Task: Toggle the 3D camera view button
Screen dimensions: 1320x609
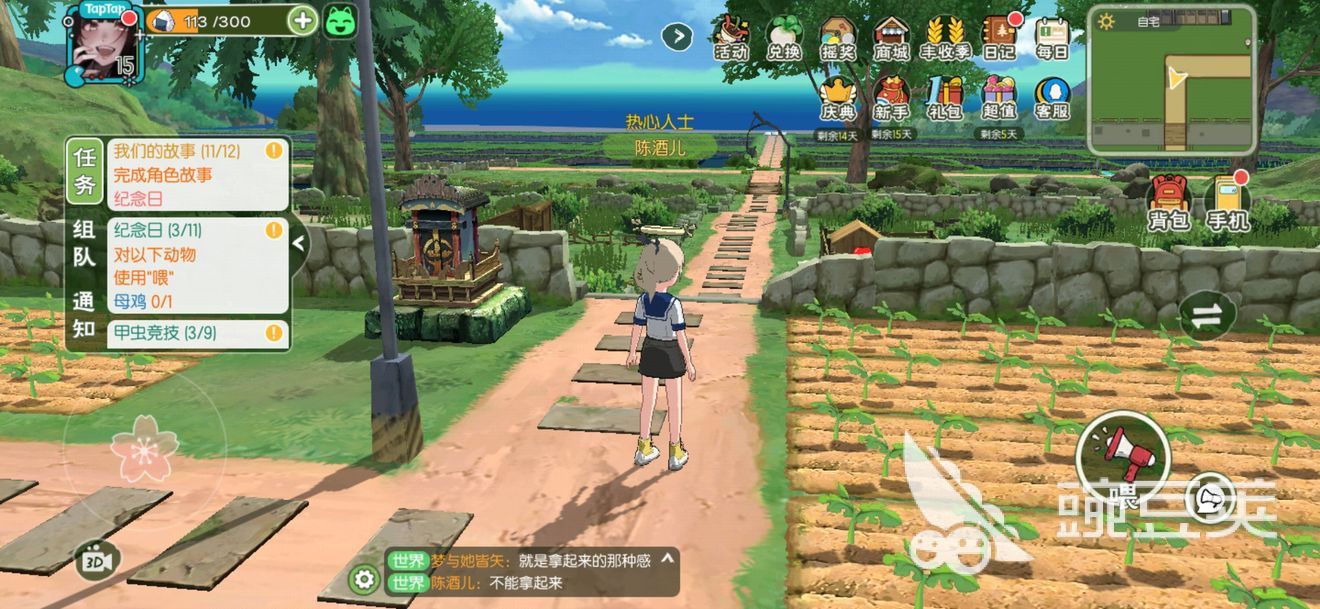Action: pos(97,560)
